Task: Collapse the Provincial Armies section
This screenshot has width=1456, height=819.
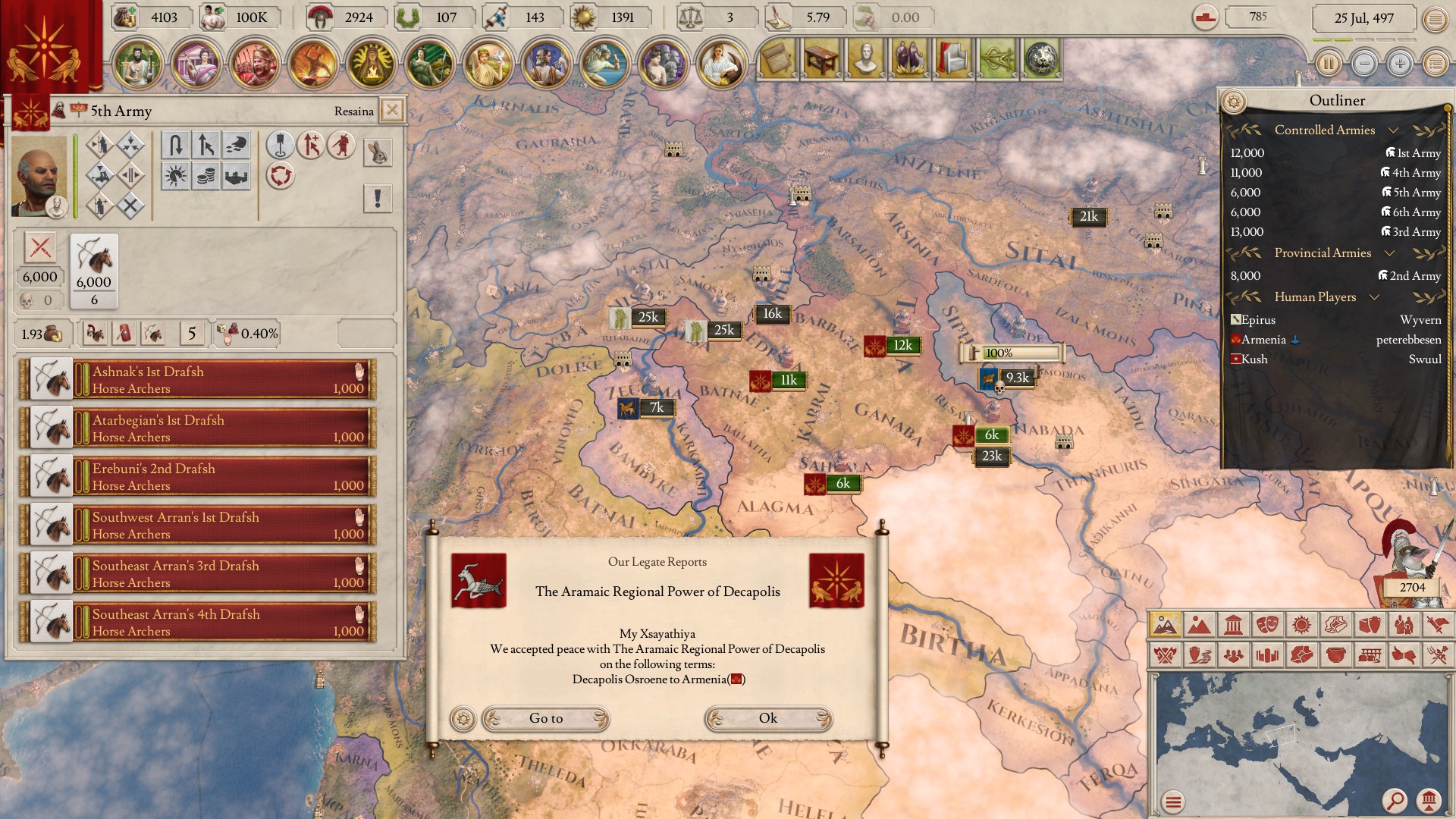Action: click(1389, 253)
